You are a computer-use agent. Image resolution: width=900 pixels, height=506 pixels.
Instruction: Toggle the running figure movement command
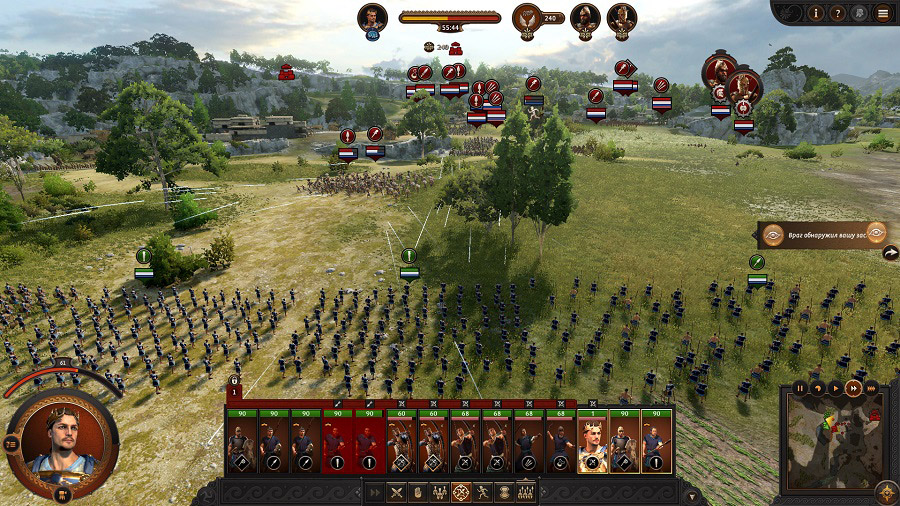(x=483, y=492)
